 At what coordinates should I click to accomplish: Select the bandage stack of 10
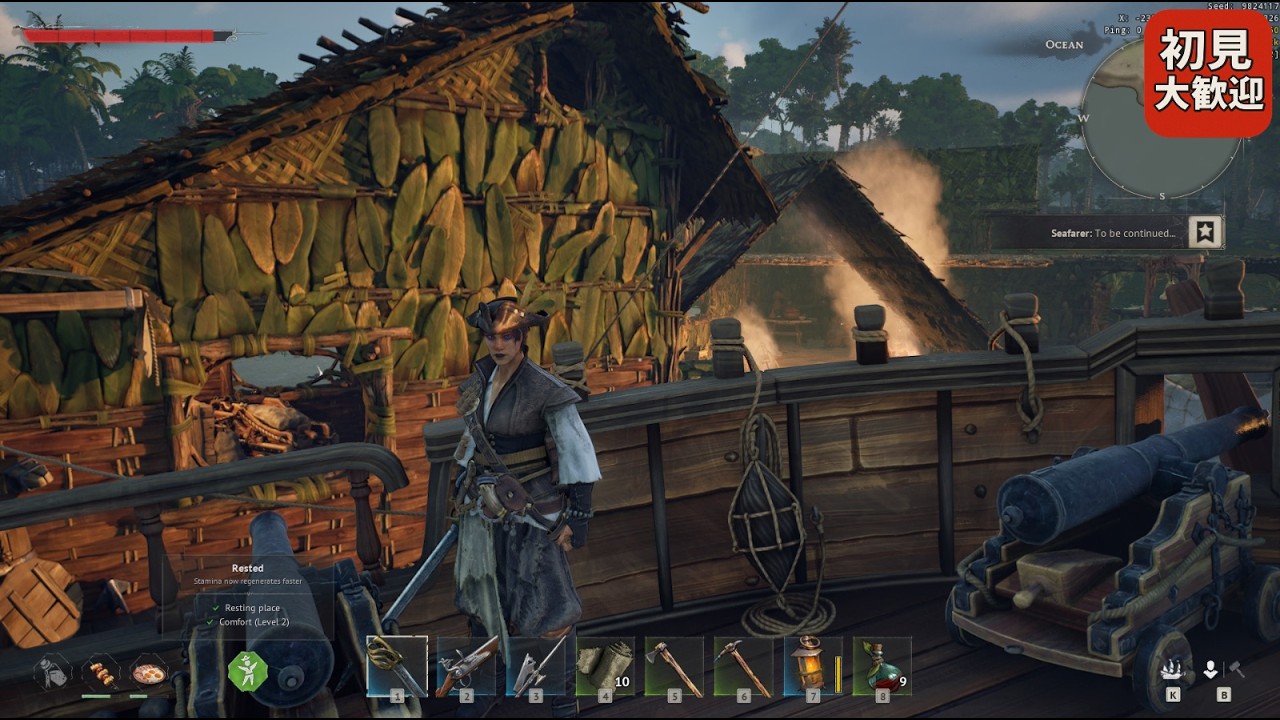tap(605, 666)
